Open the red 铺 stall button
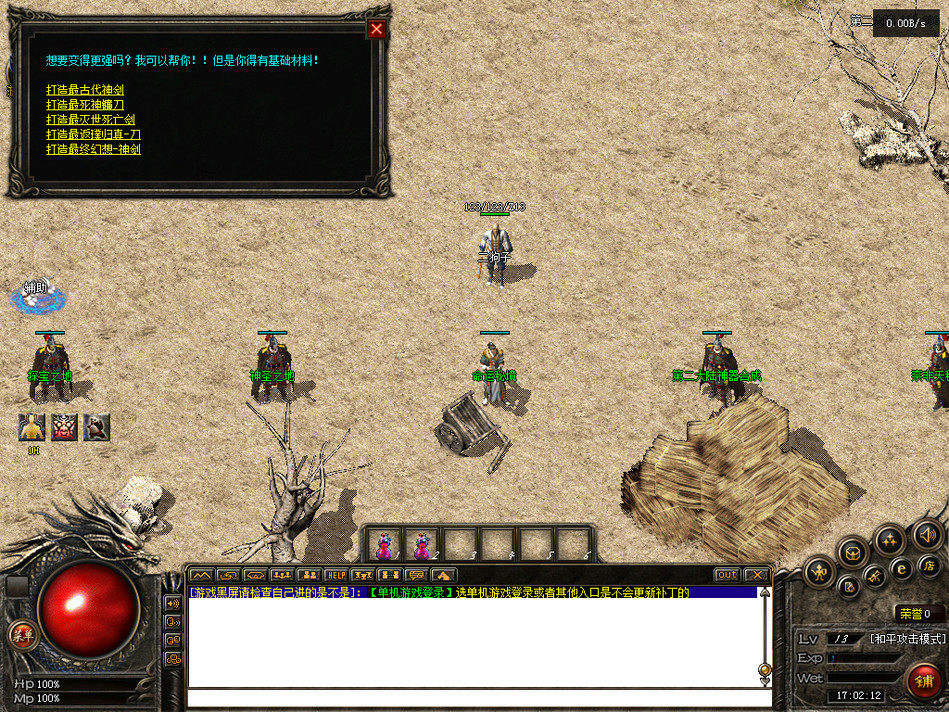Screen dimensions: 949x712 (x=925, y=682)
